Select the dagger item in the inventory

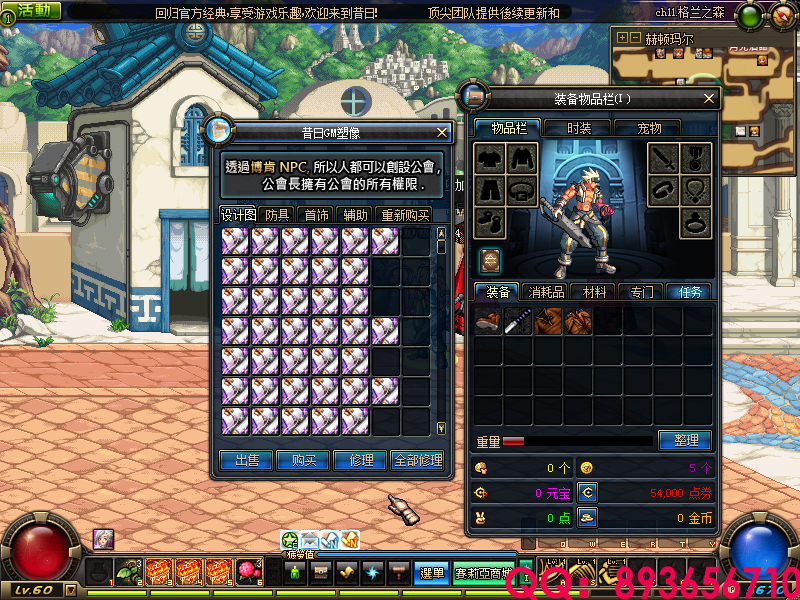(x=518, y=321)
